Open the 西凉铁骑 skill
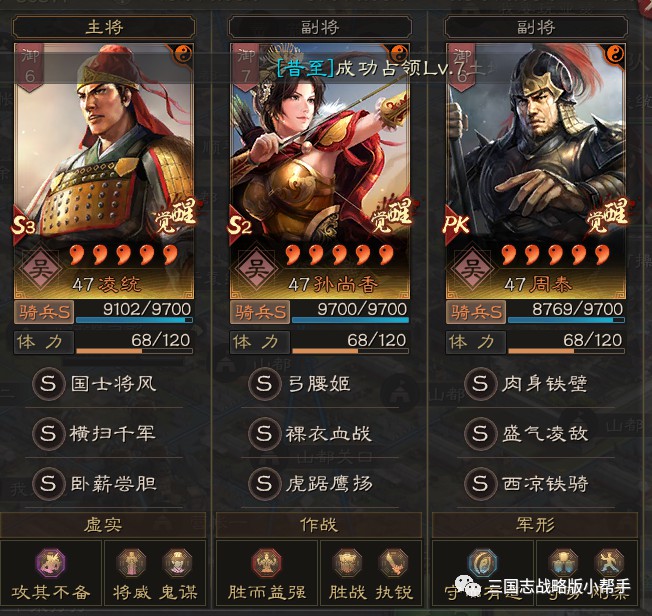The image size is (652, 616). pos(536,484)
